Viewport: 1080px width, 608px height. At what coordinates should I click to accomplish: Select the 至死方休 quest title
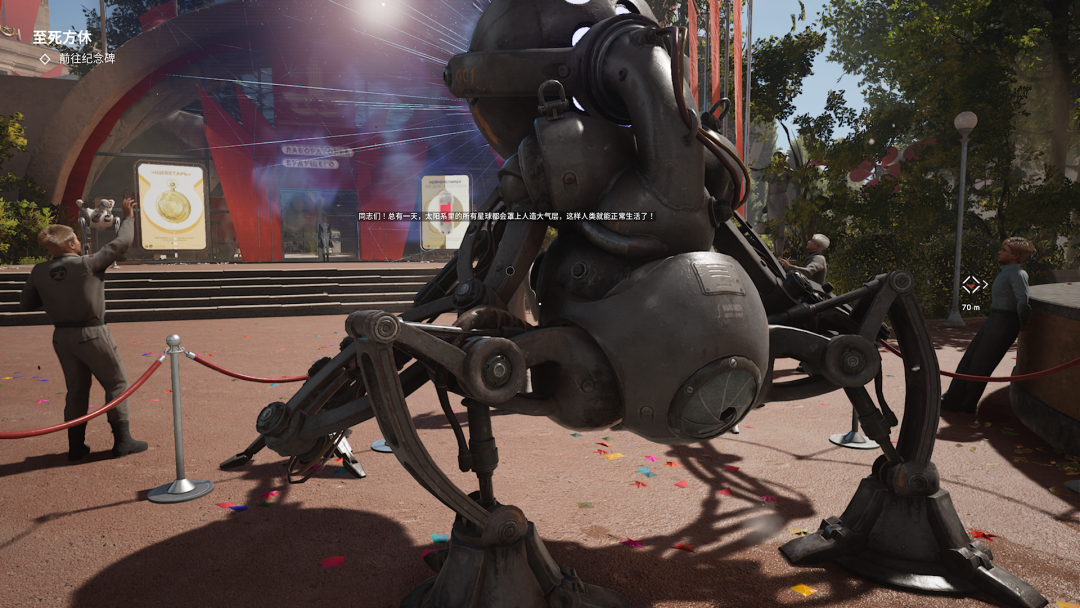tap(62, 37)
